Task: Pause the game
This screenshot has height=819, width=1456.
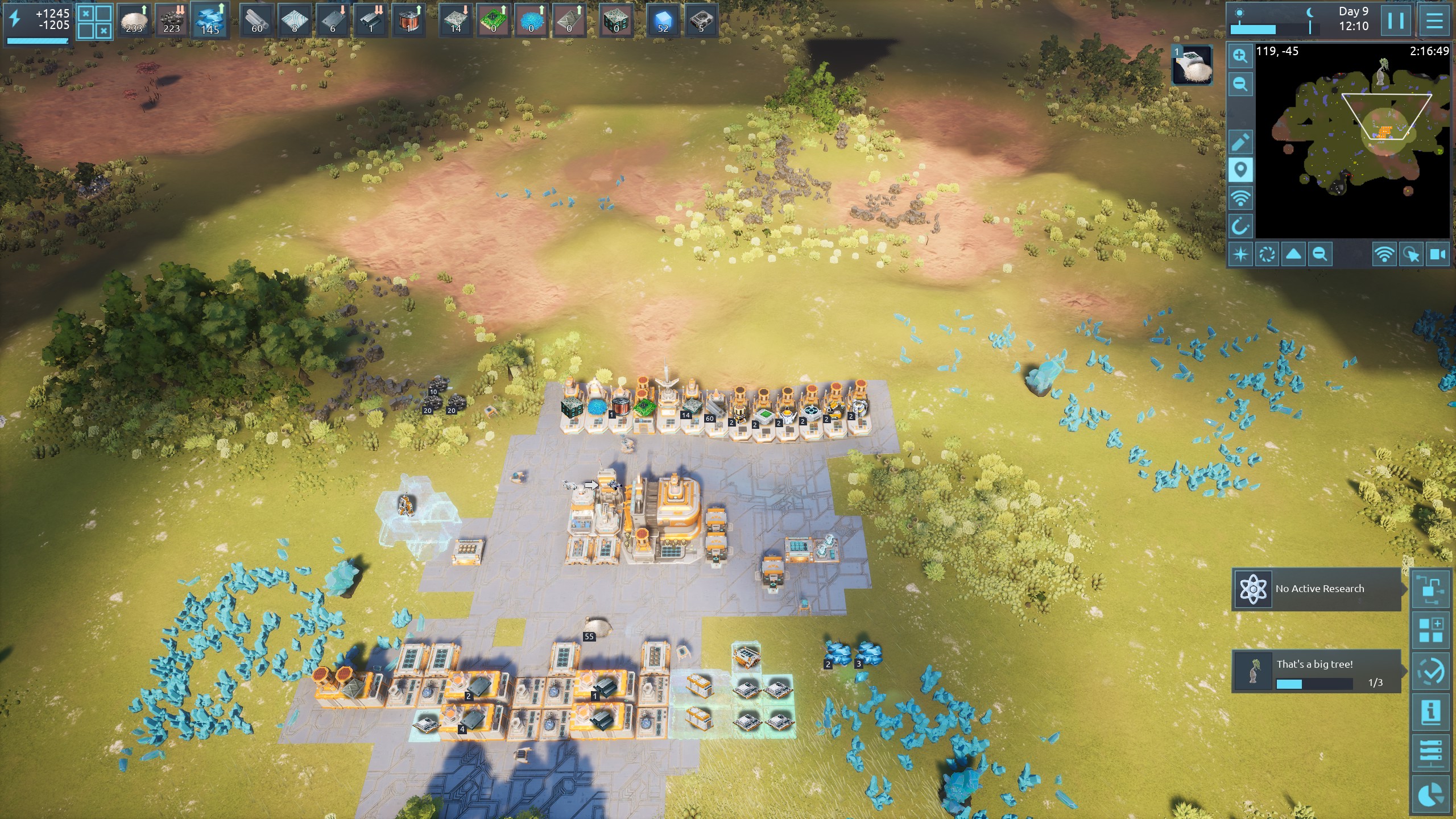Action: (x=1396, y=20)
